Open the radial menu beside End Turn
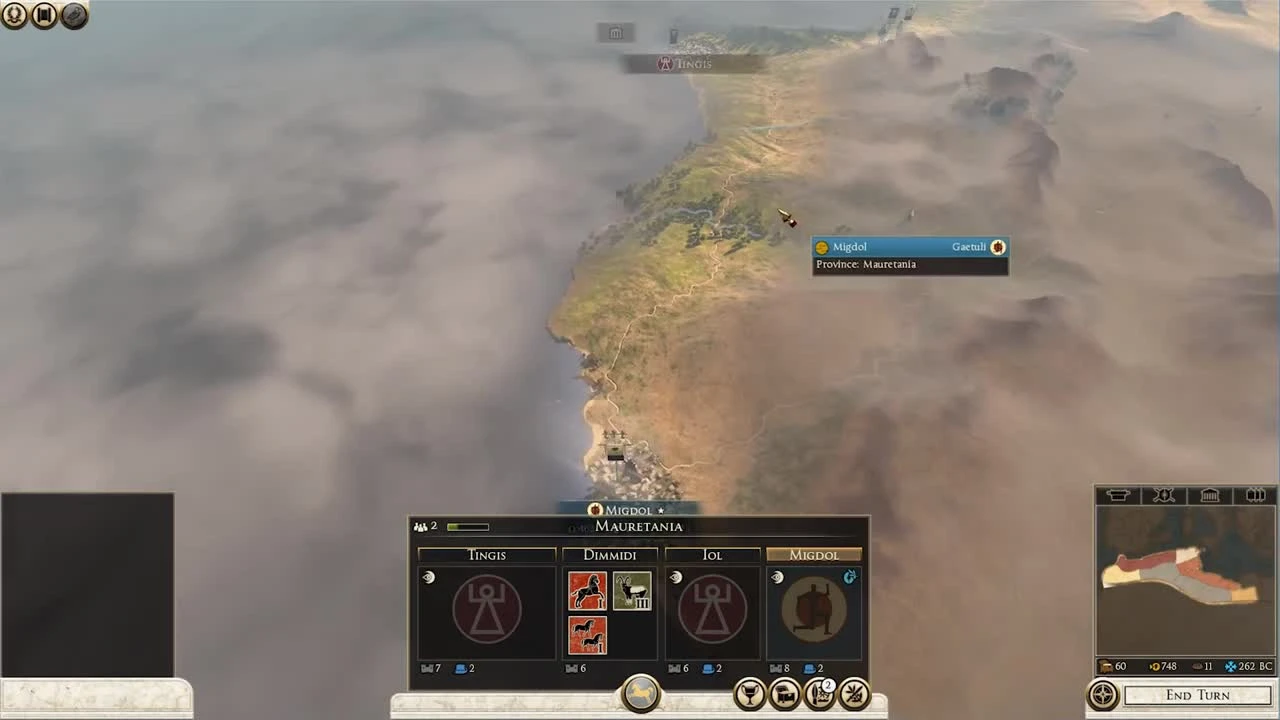The image size is (1280, 720). tap(1103, 695)
